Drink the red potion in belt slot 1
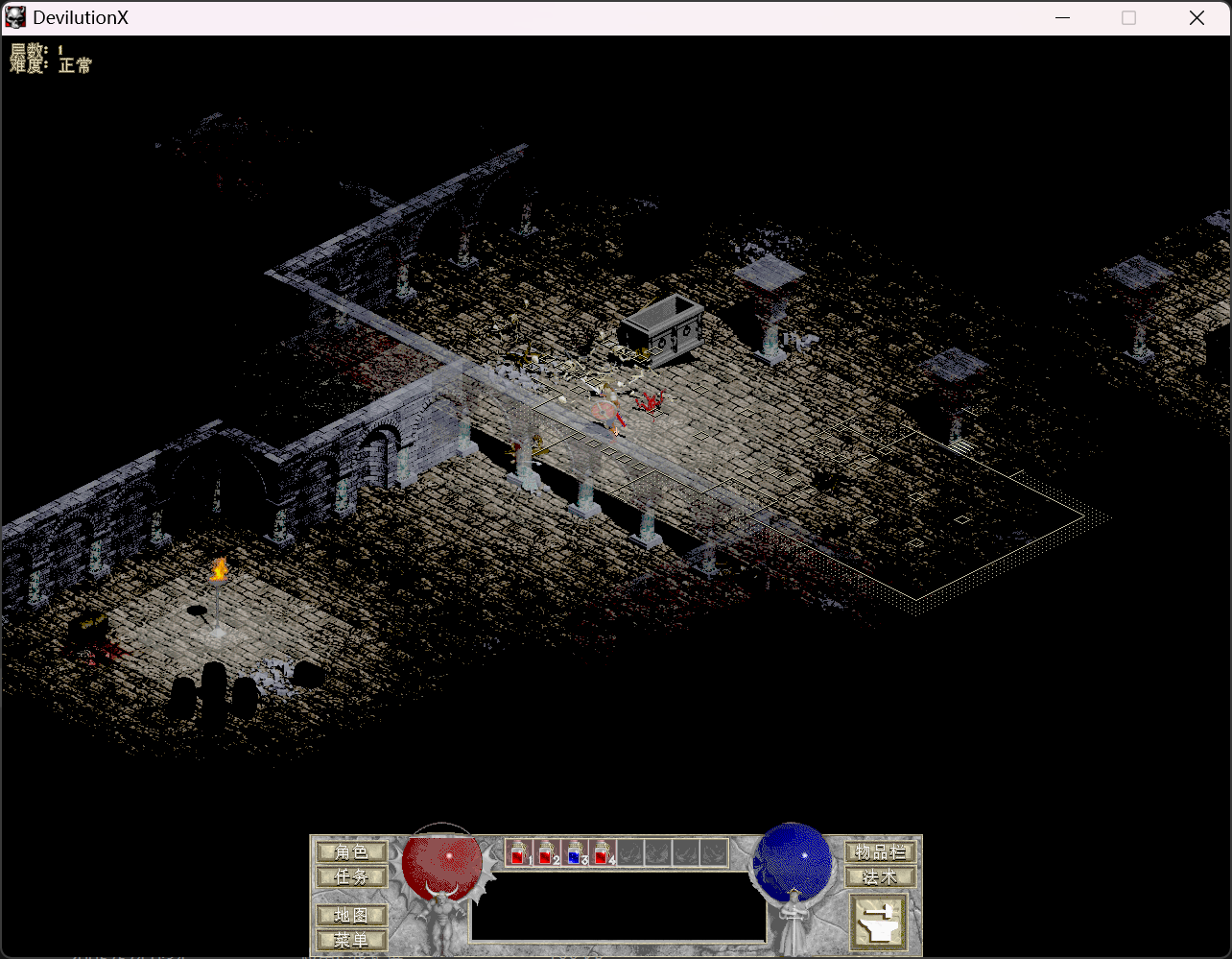The width and height of the screenshot is (1232, 959). [x=519, y=852]
